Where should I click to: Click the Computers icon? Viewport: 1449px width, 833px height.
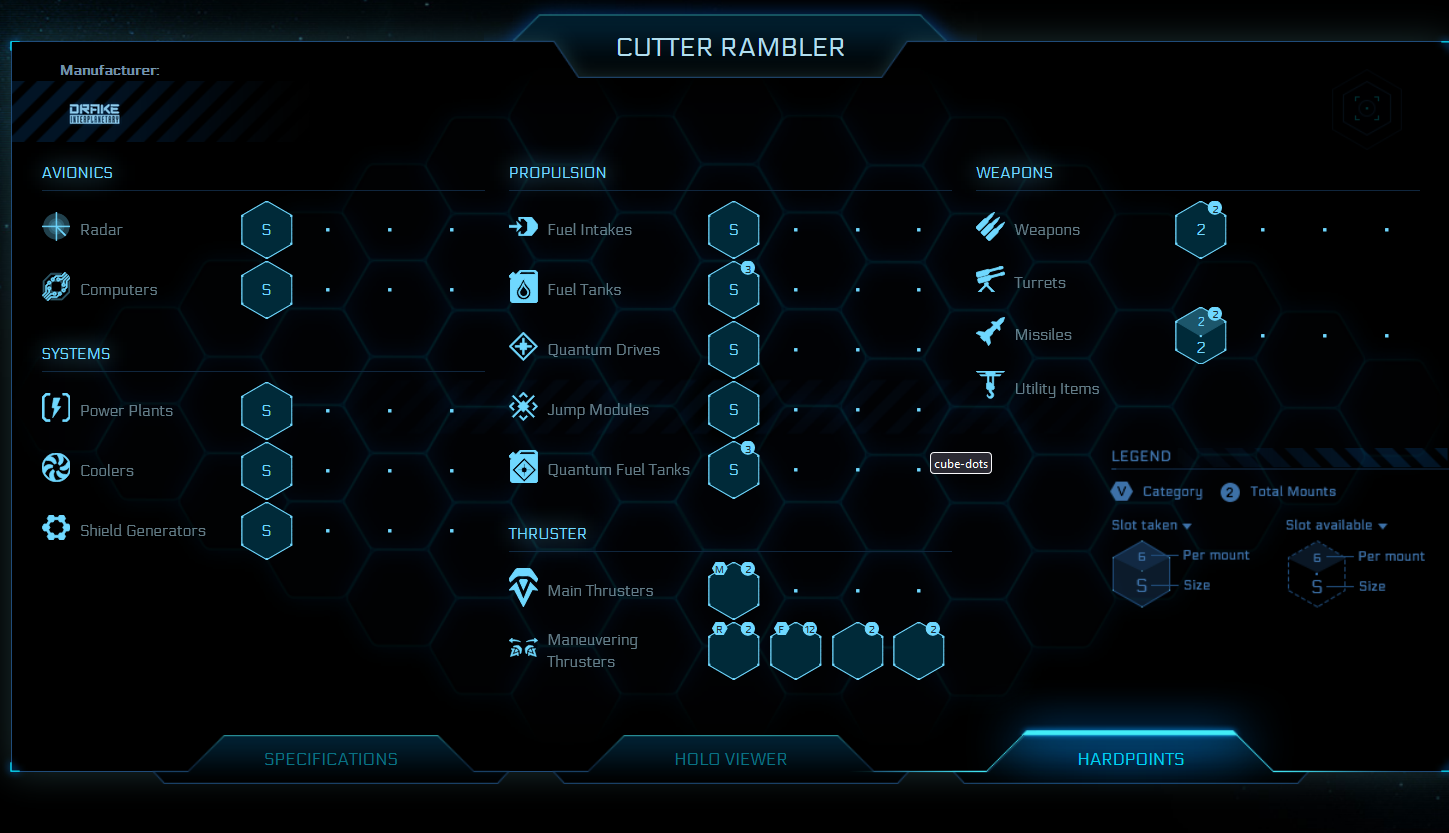coord(55,288)
